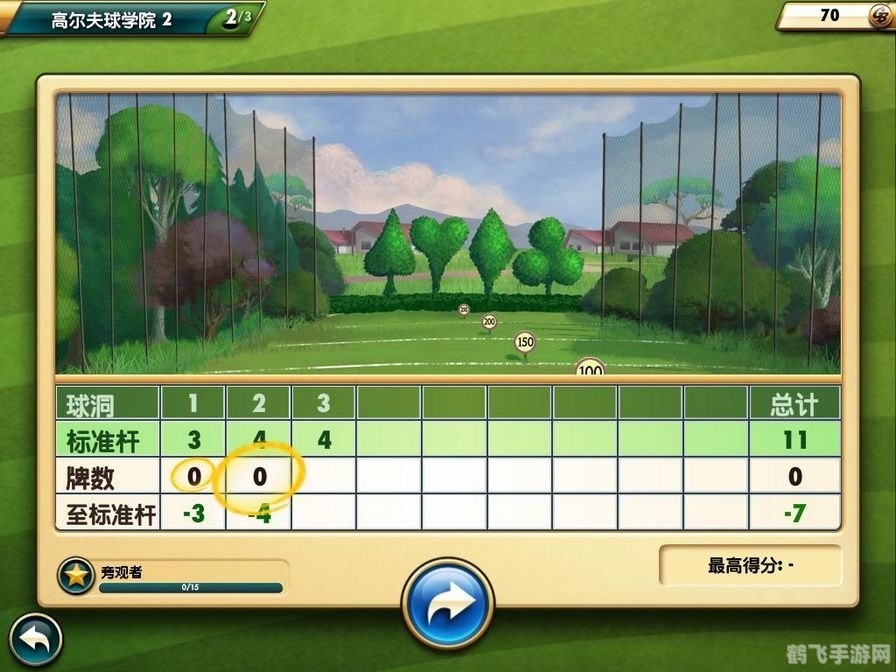
Task: Tap the blue forward arrow button
Action: coord(448,606)
